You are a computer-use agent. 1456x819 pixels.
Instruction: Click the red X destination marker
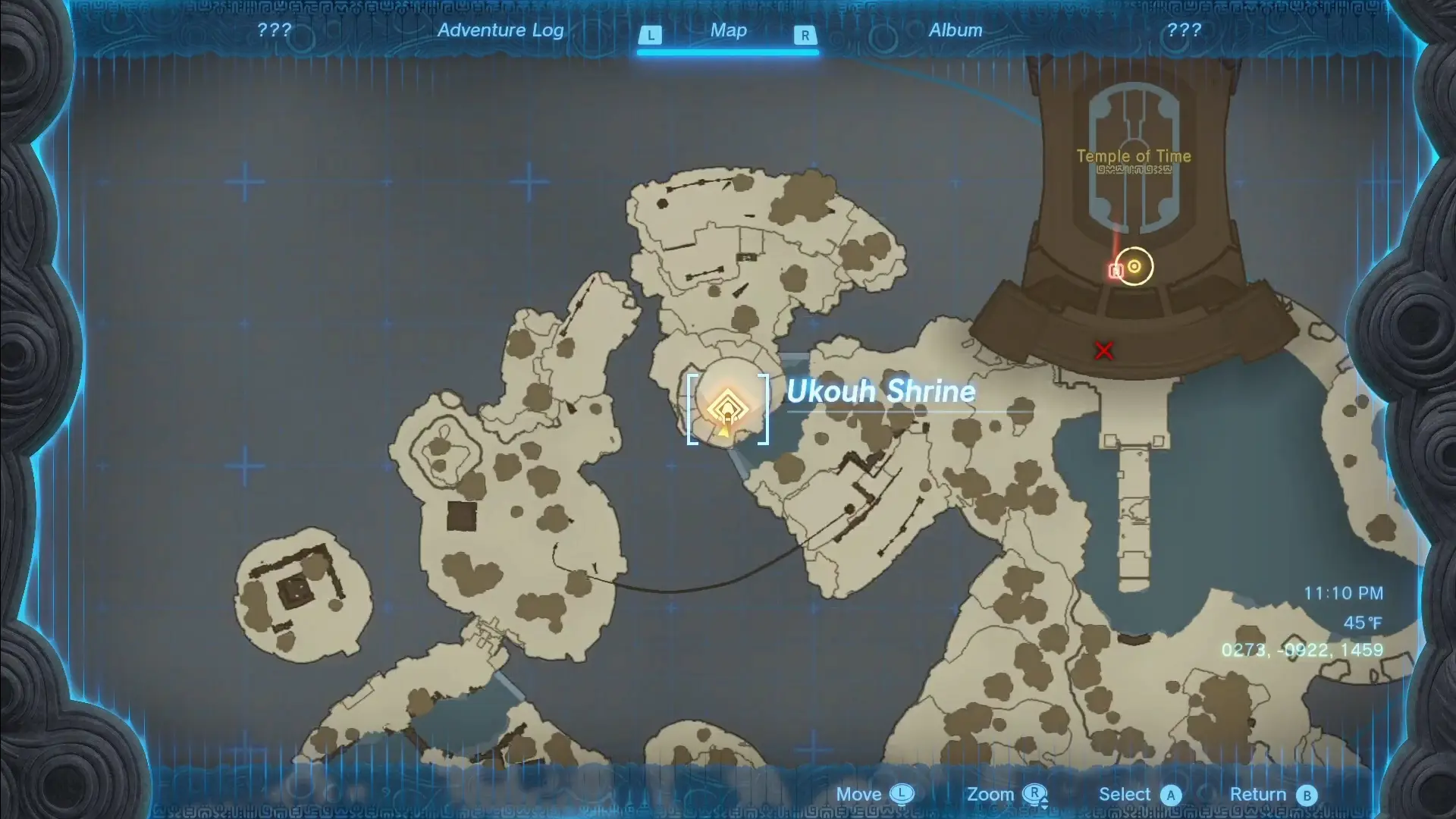[x=1103, y=350]
